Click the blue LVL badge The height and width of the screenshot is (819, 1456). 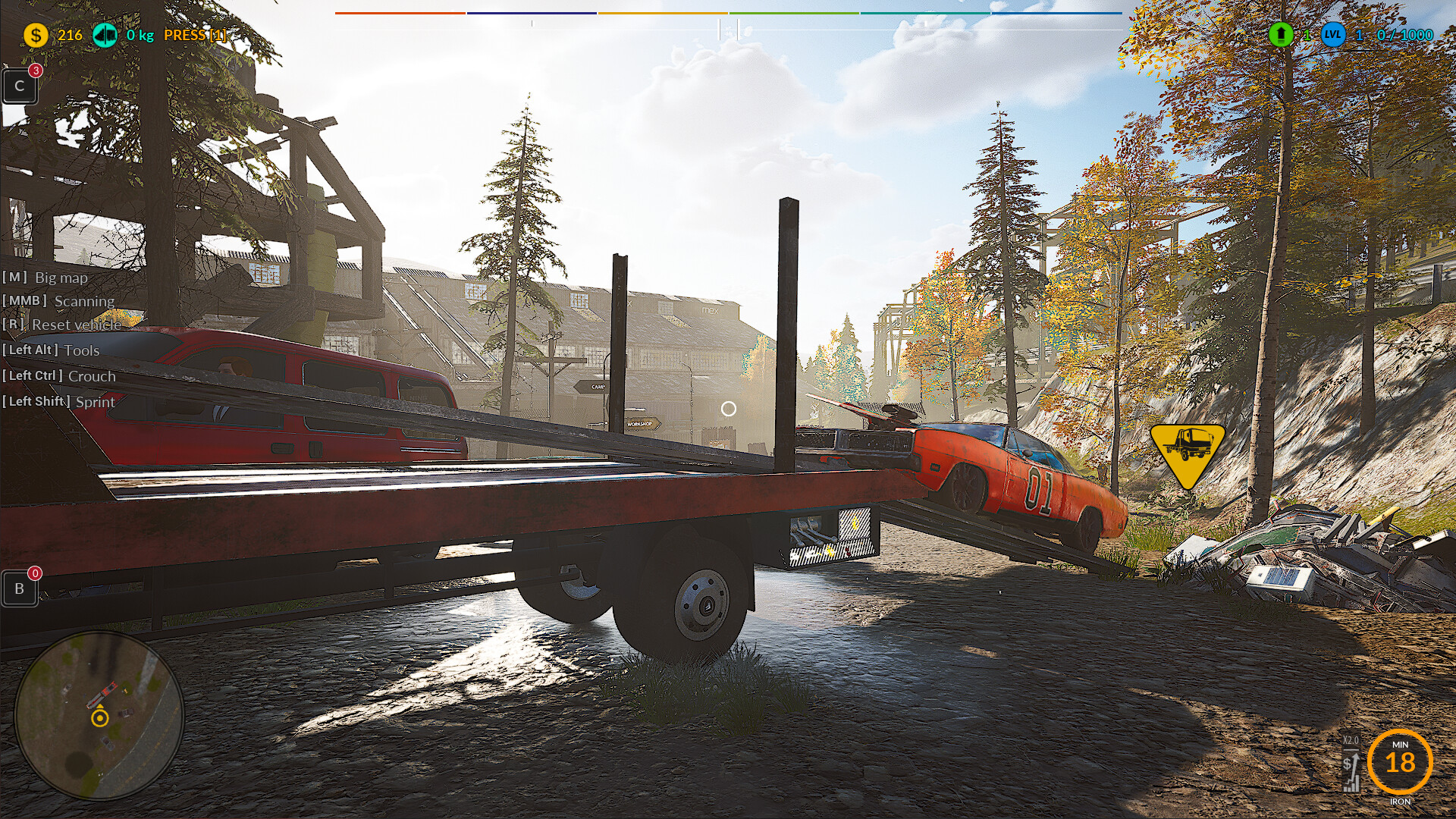tap(1333, 35)
